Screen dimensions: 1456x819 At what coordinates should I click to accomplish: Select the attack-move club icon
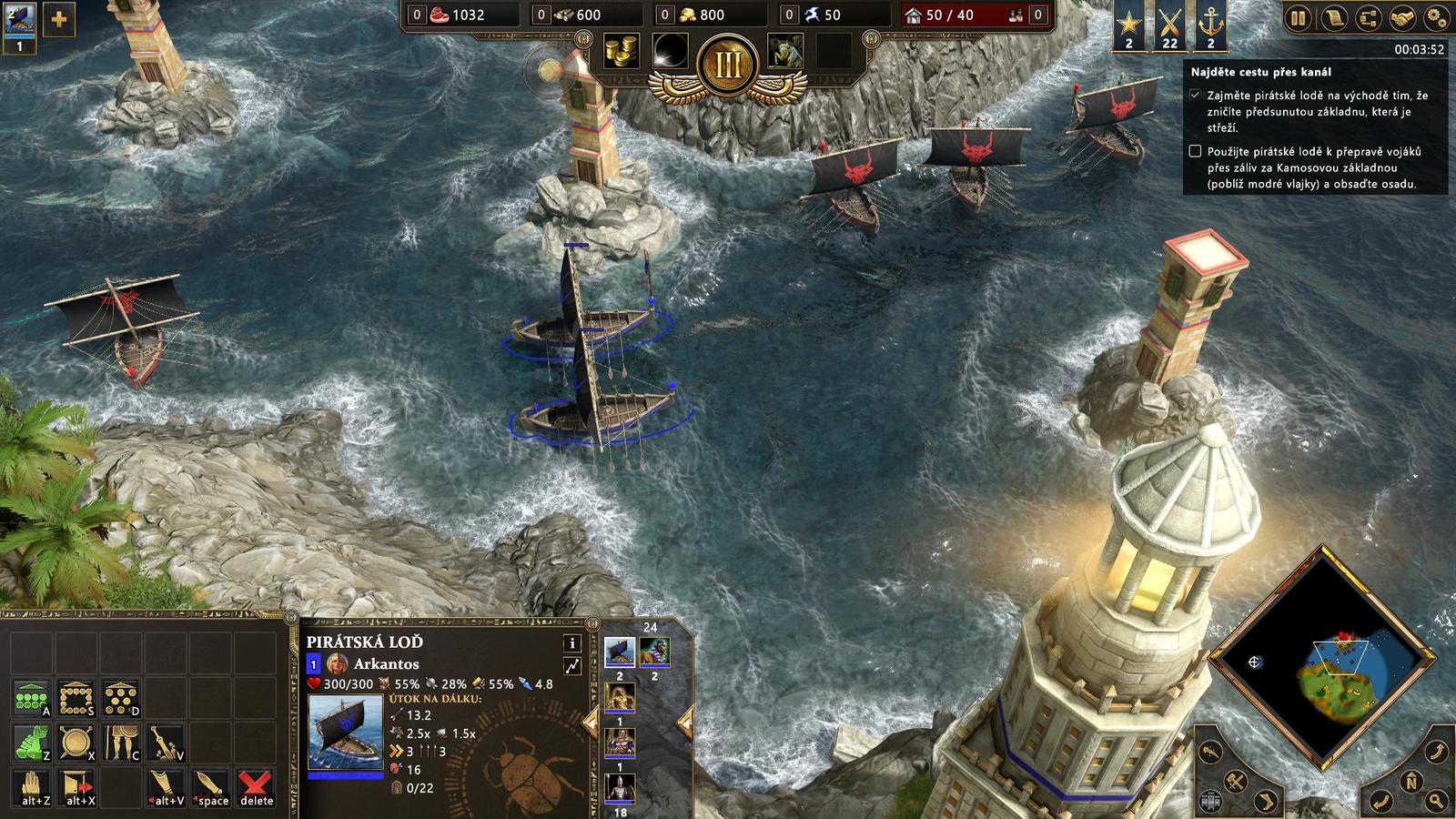166,742
